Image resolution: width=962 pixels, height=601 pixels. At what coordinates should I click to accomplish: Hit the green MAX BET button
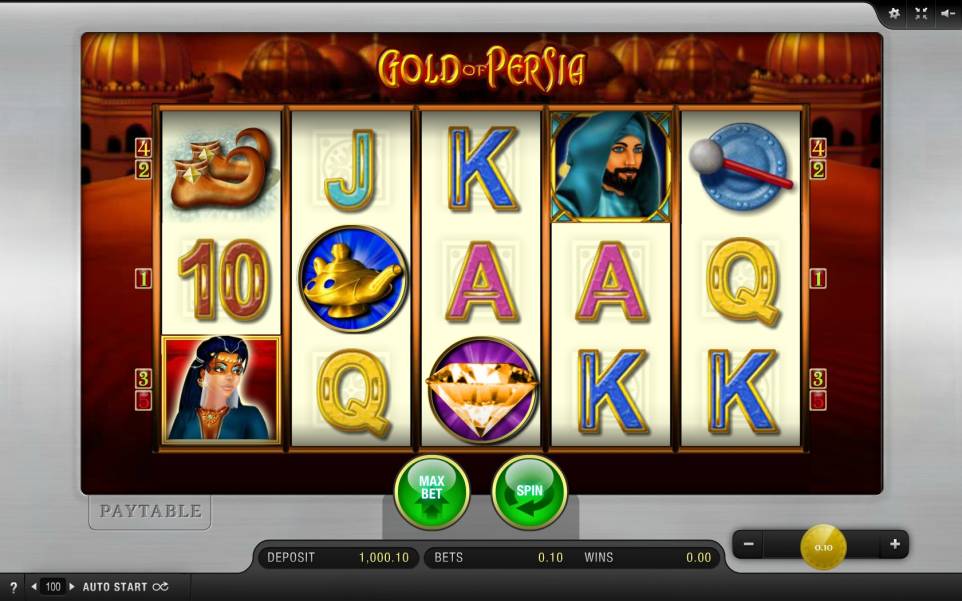[x=431, y=491]
